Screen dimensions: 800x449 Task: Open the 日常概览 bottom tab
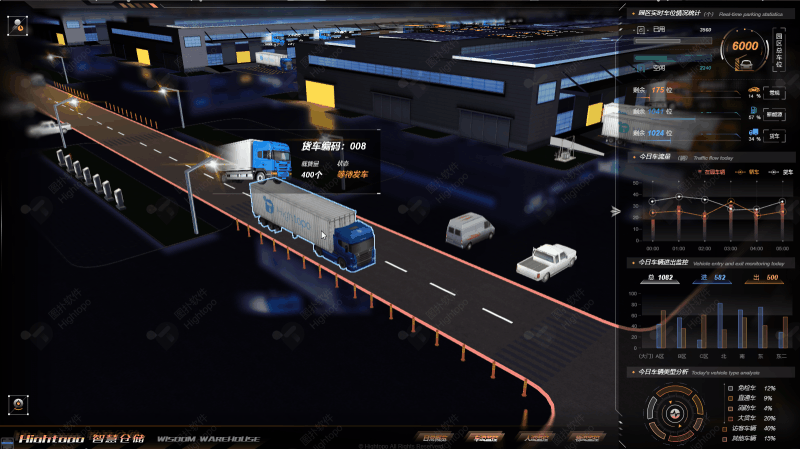(x=437, y=437)
